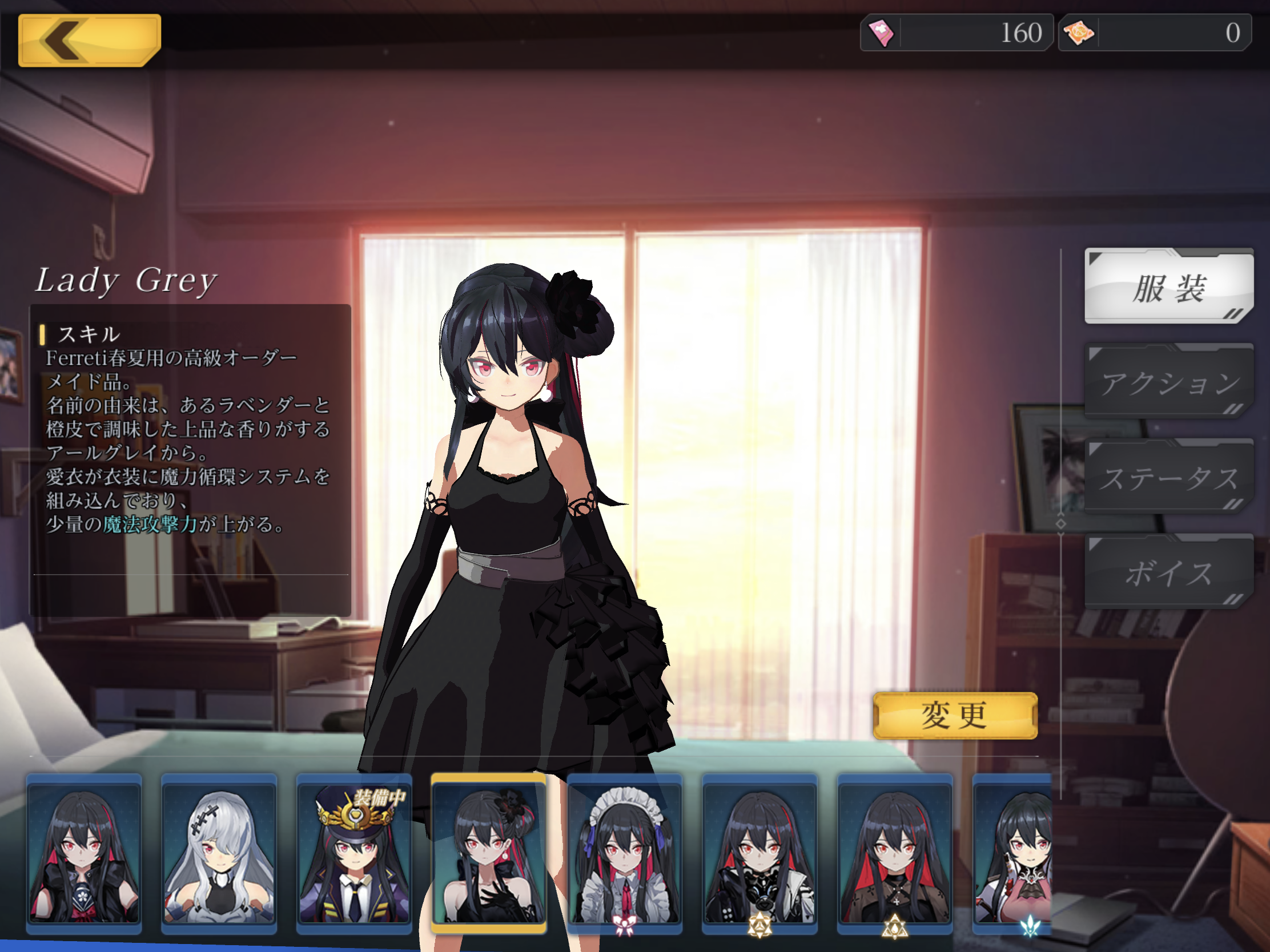
Task: Open the アクション action tab
Action: pos(1168,382)
